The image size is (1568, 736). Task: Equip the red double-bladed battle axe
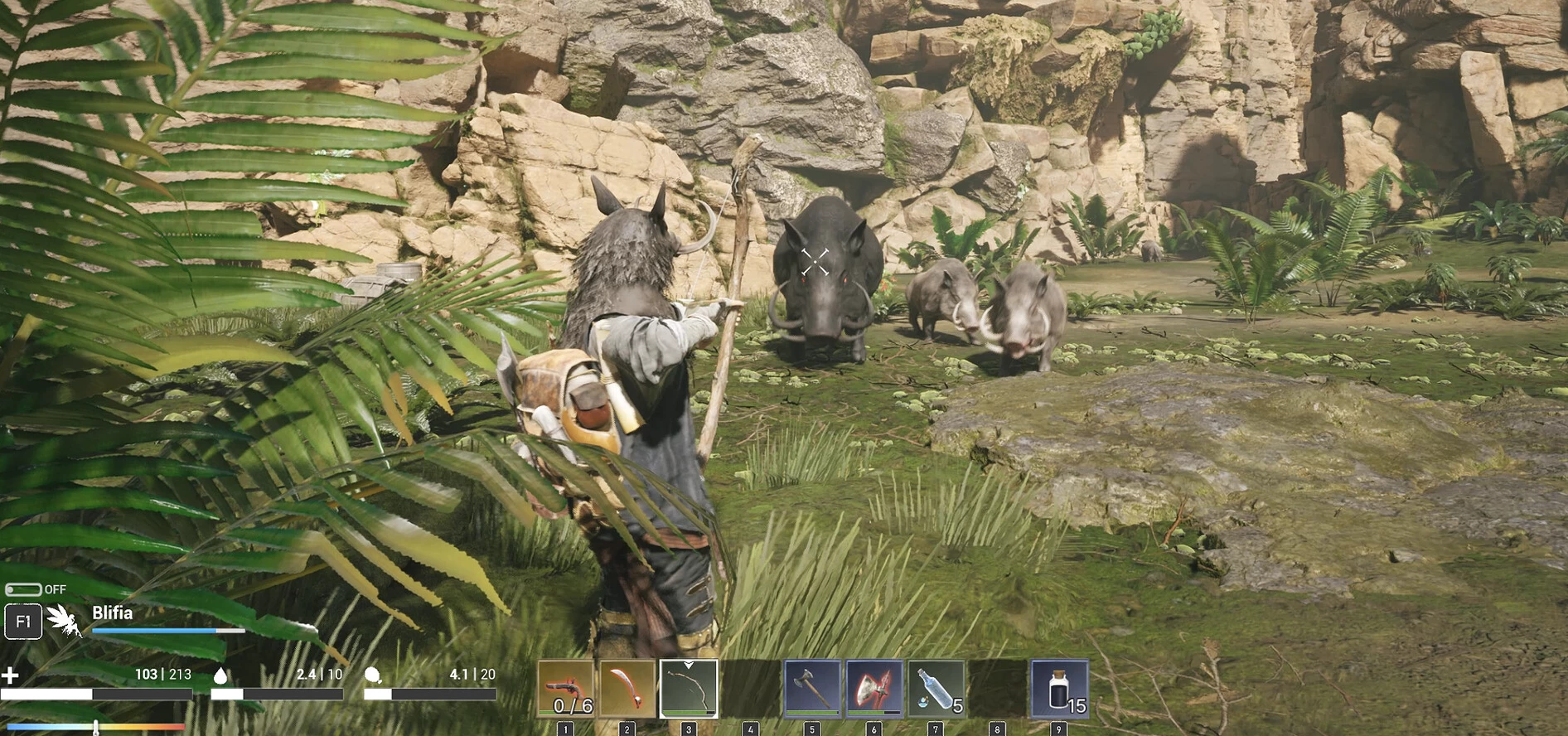coord(874,688)
